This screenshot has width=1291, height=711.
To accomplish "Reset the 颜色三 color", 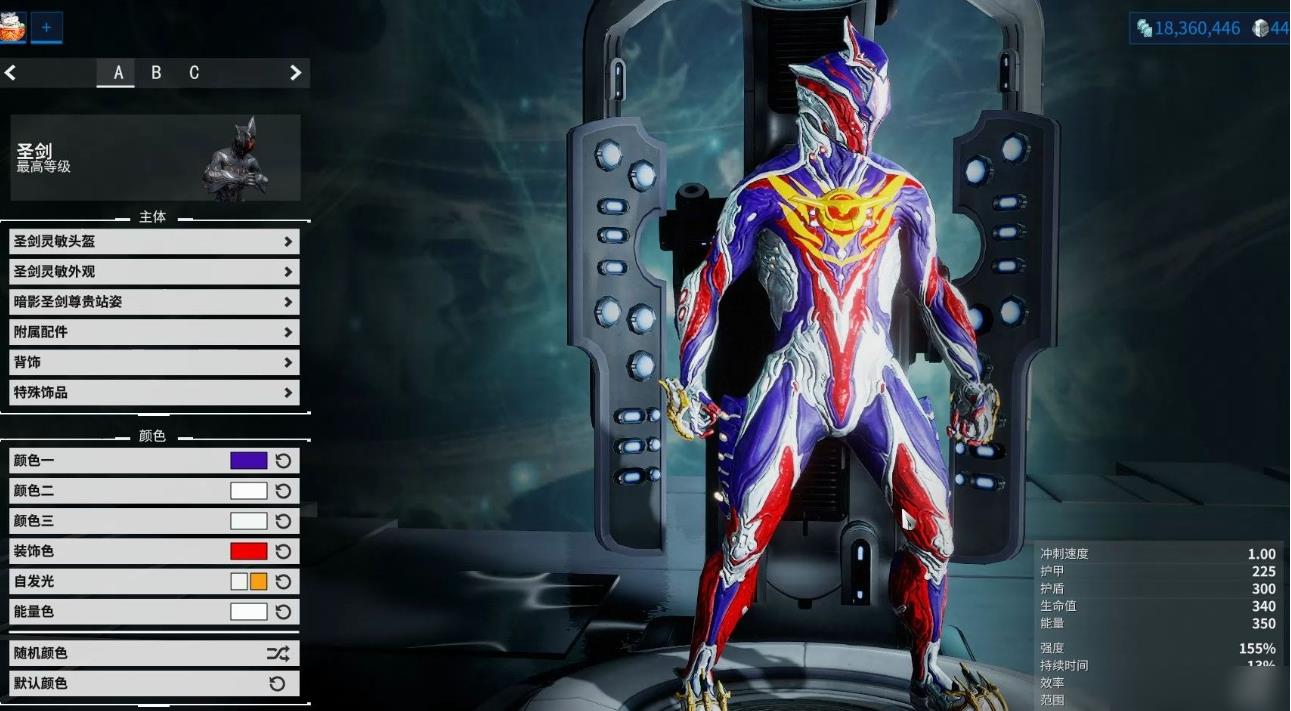I will pyautogui.click(x=283, y=521).
